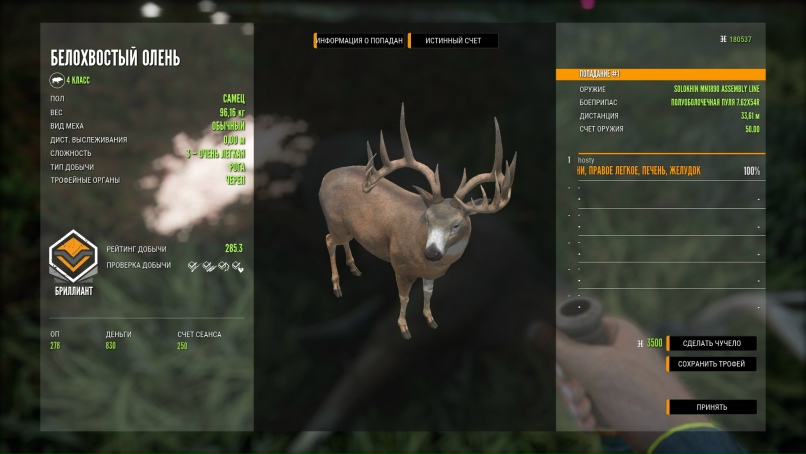Open the Истинный счет tab

click(x=453, y=41)
